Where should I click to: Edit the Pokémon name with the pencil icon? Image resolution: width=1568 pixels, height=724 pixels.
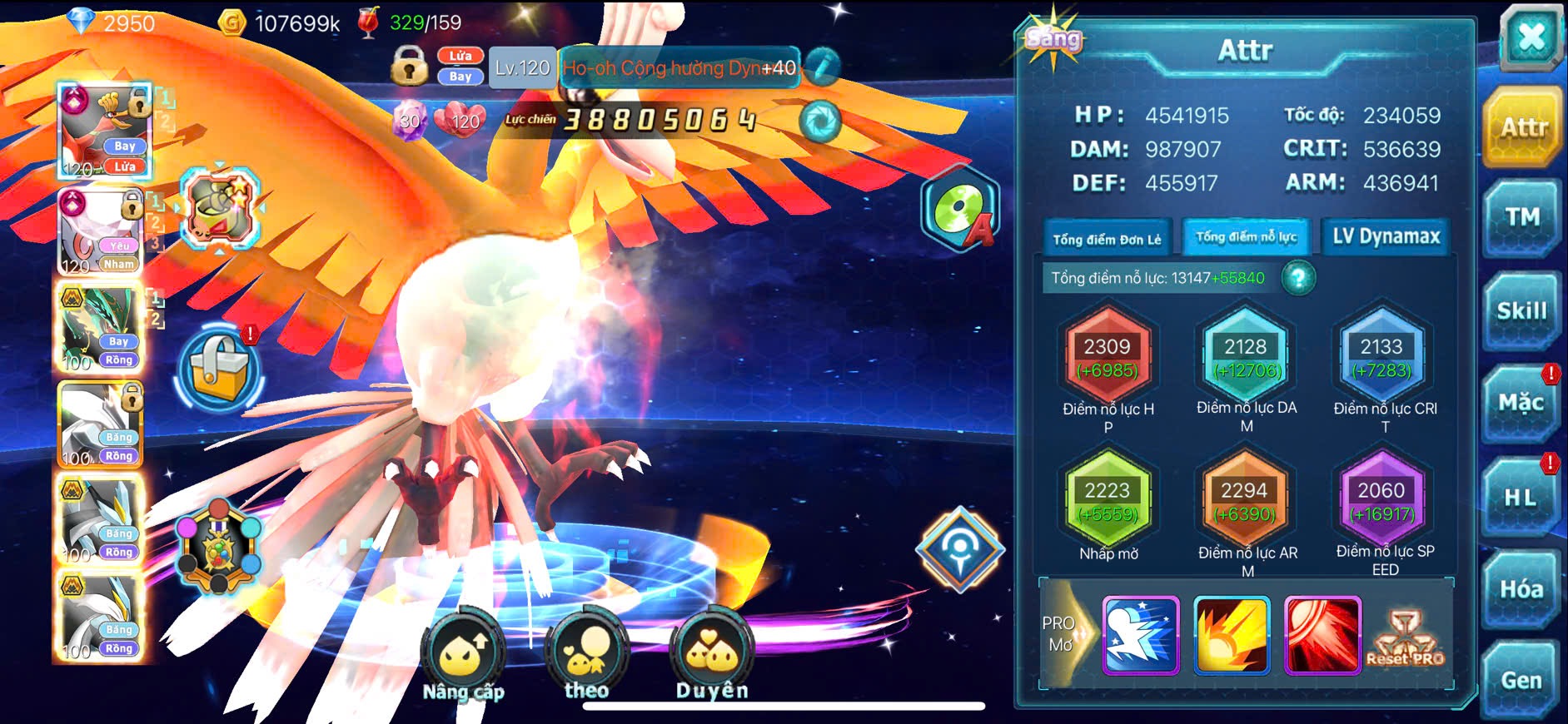(822, 67)
